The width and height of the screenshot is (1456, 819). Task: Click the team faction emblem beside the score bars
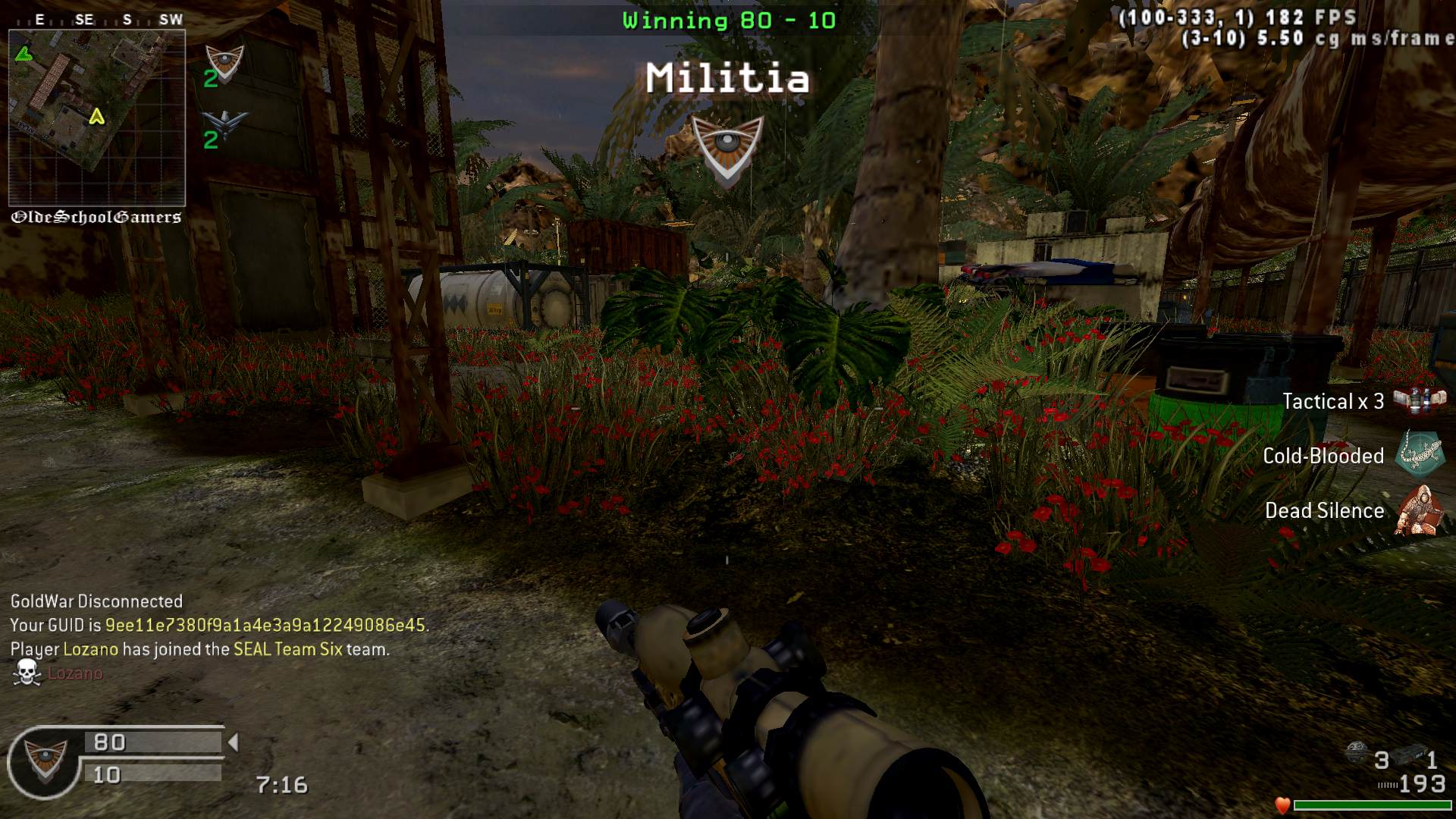[x=45, y=761]
